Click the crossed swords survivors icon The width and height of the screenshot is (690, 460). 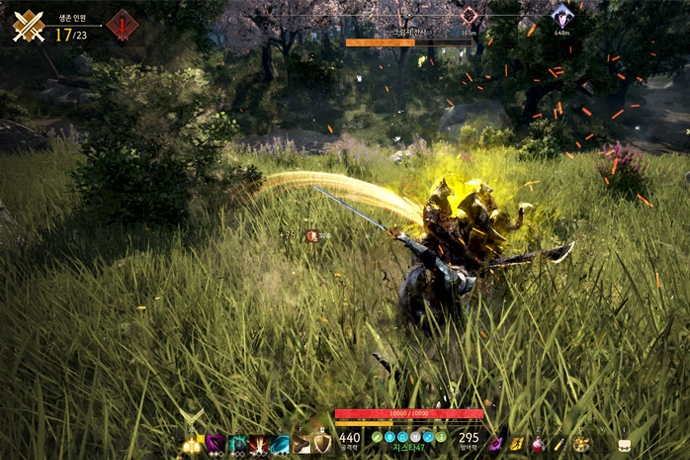point(28,25)
